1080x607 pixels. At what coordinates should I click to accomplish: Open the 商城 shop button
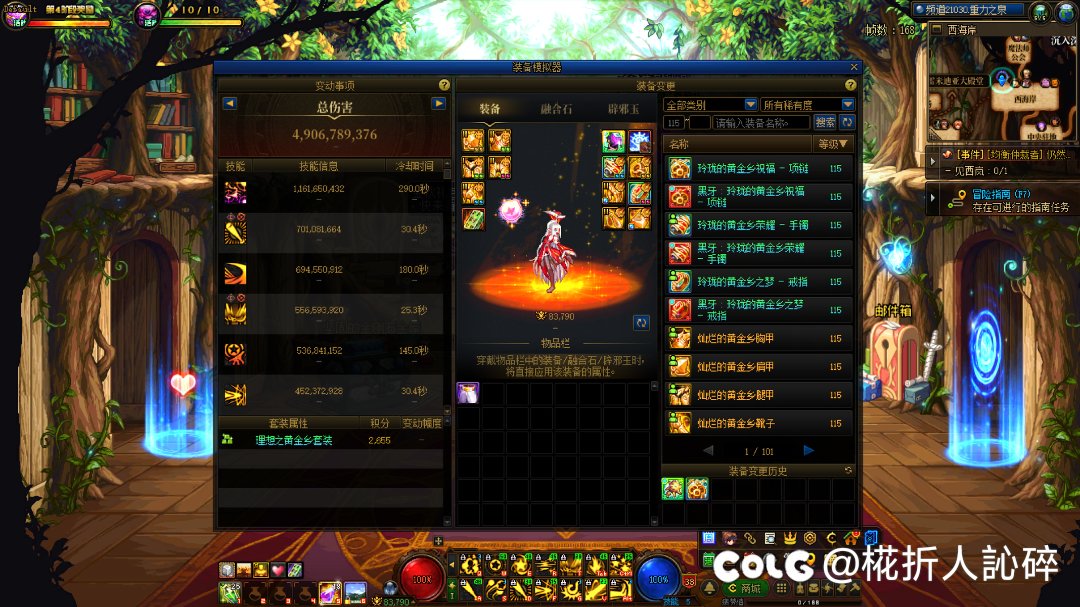[x=746, y=588]
